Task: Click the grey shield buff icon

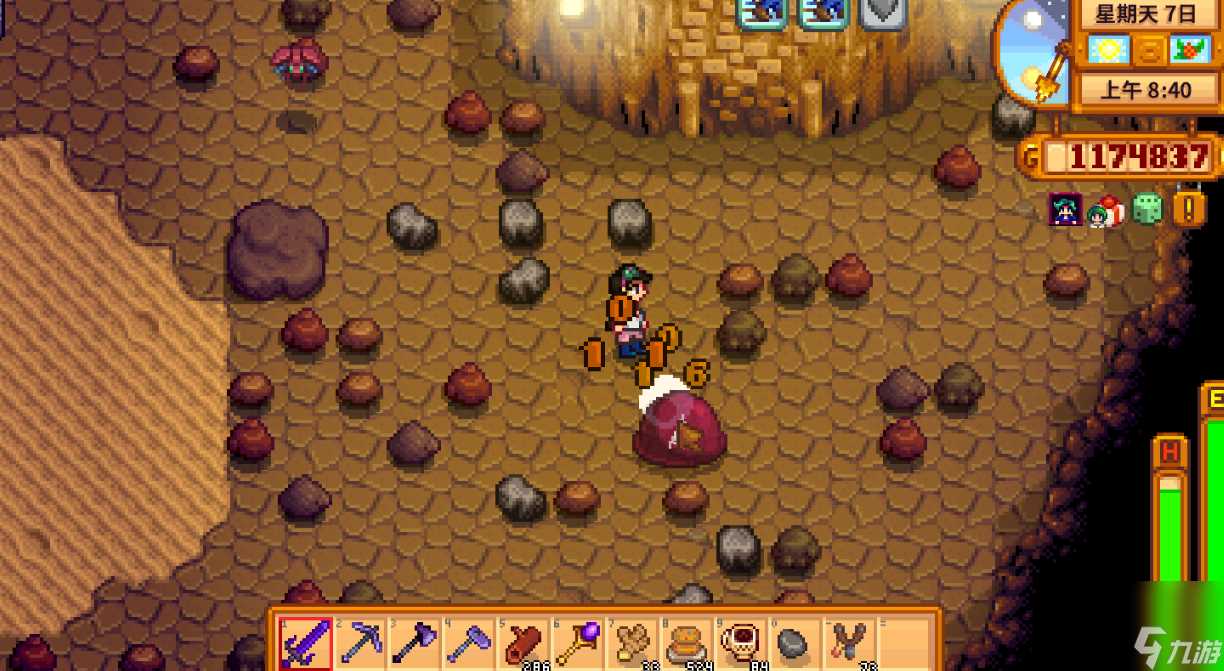Action: click(883, 12)
